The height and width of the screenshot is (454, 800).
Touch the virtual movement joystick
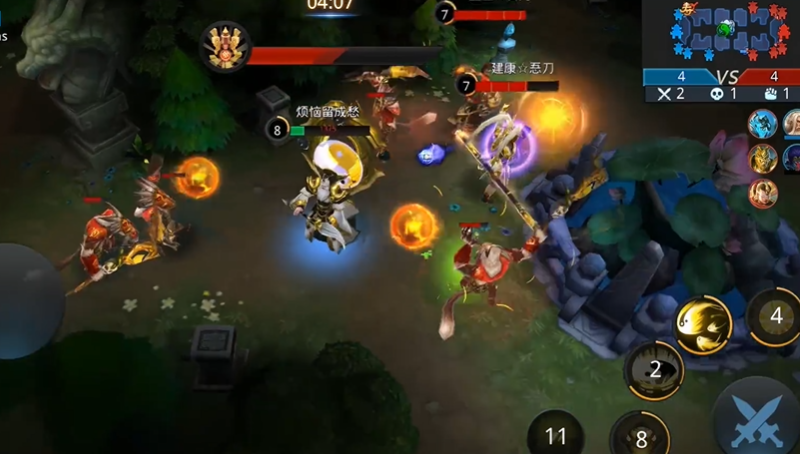coord(22,300)
